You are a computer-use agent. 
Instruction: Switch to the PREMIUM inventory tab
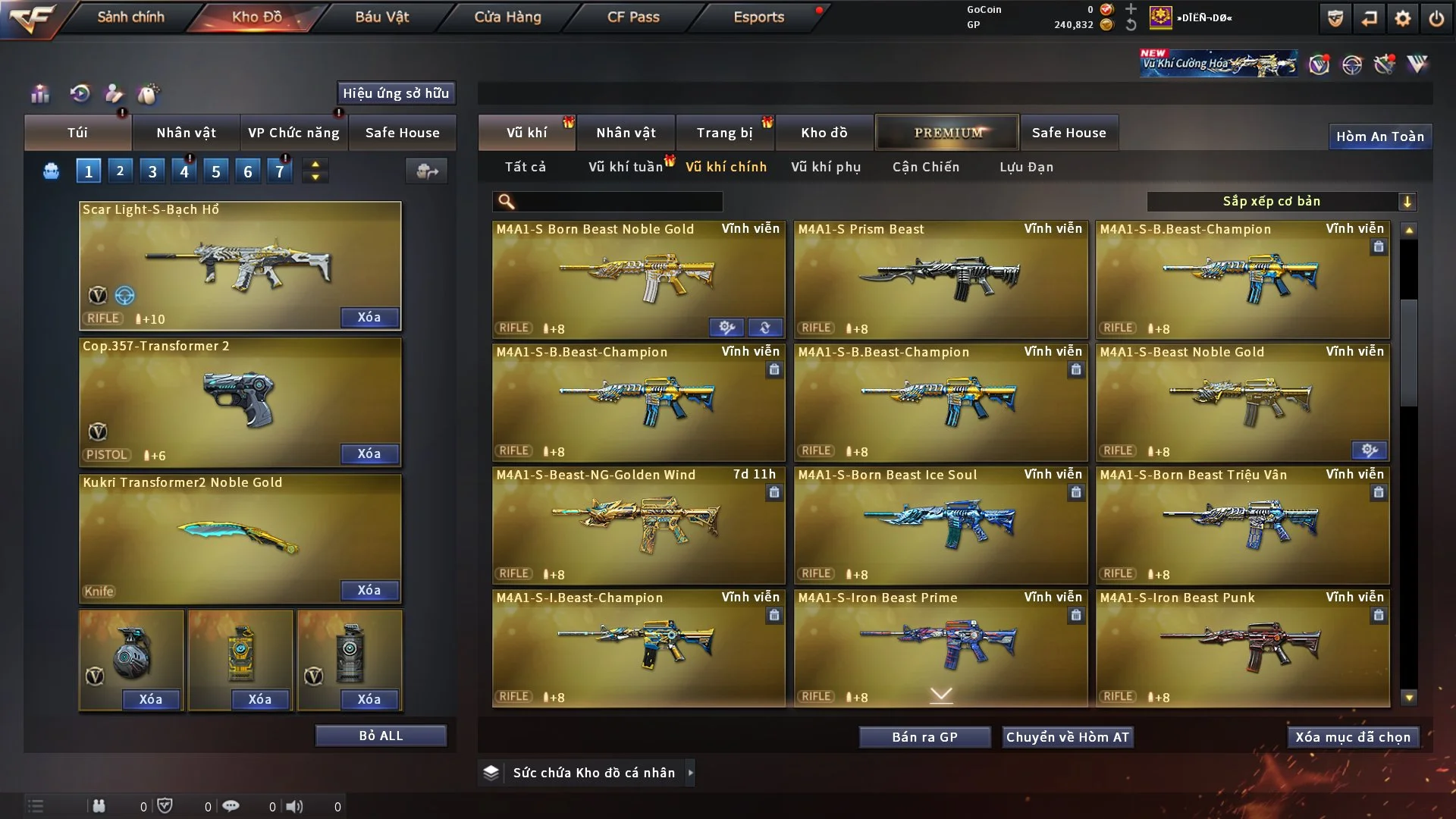948,133
